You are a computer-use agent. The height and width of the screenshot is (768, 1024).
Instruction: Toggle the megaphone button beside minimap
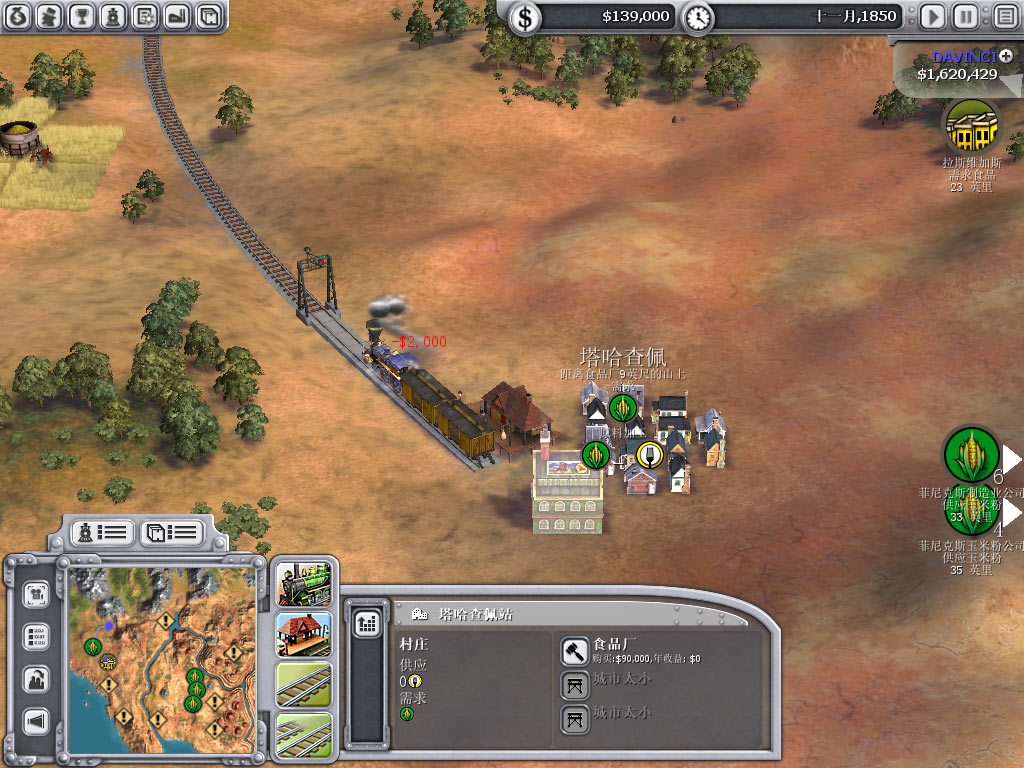37,721
